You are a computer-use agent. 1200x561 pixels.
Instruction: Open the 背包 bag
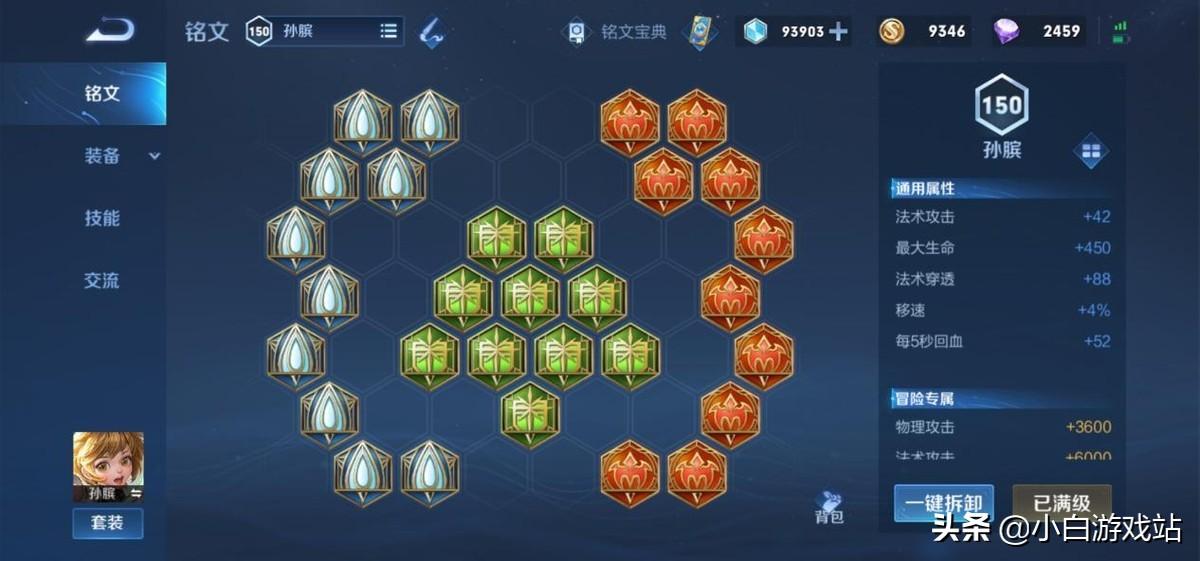829,506
